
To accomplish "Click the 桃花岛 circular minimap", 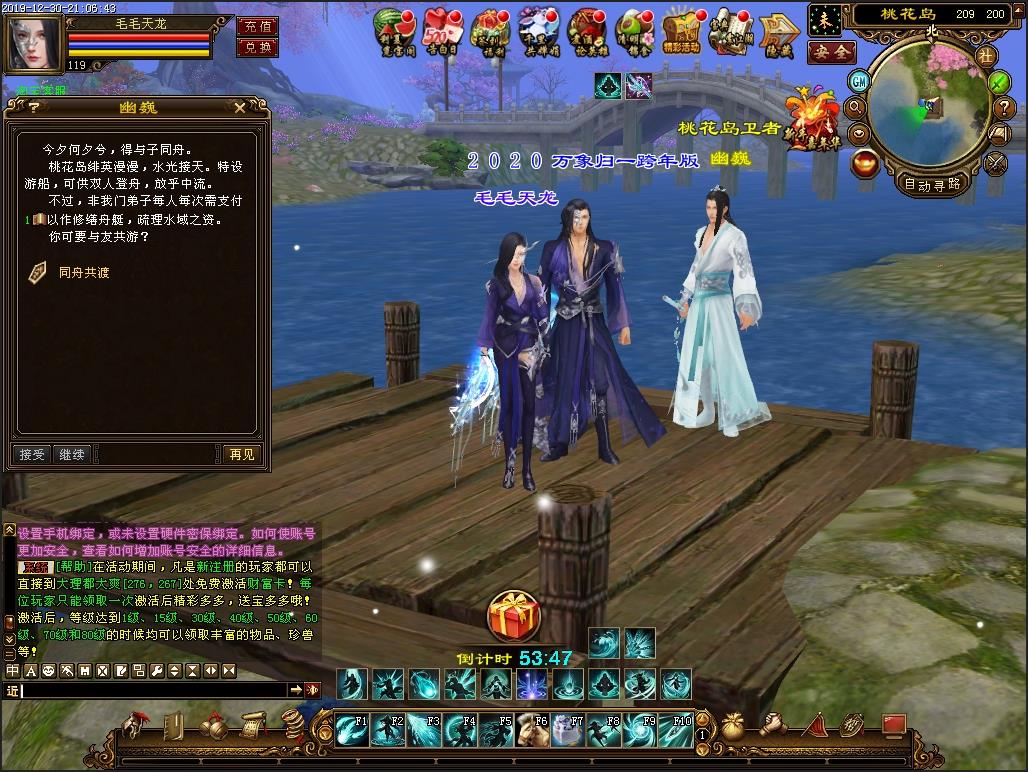I will click(929, 107).
